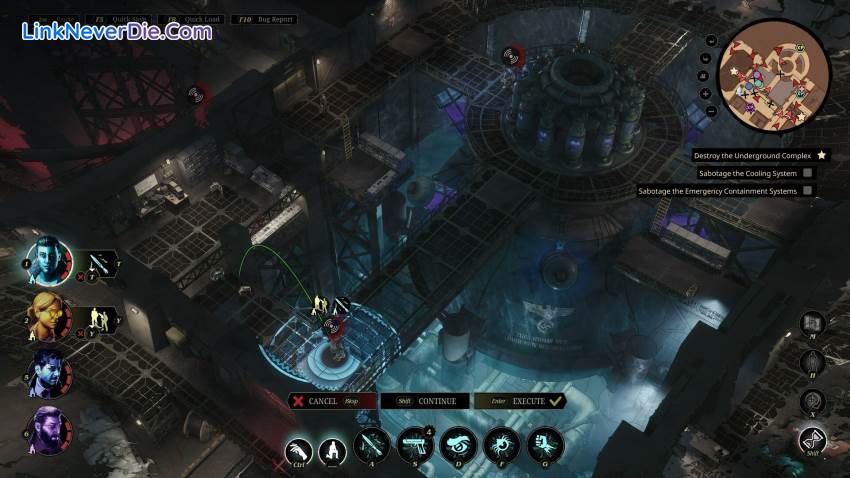Toggle the crouch stance icon
Viewport: 850px width, 478px height.
[333, 453]
